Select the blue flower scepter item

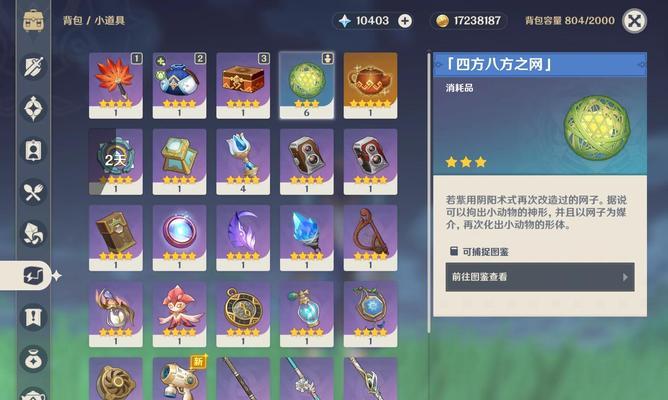(243, 157)
